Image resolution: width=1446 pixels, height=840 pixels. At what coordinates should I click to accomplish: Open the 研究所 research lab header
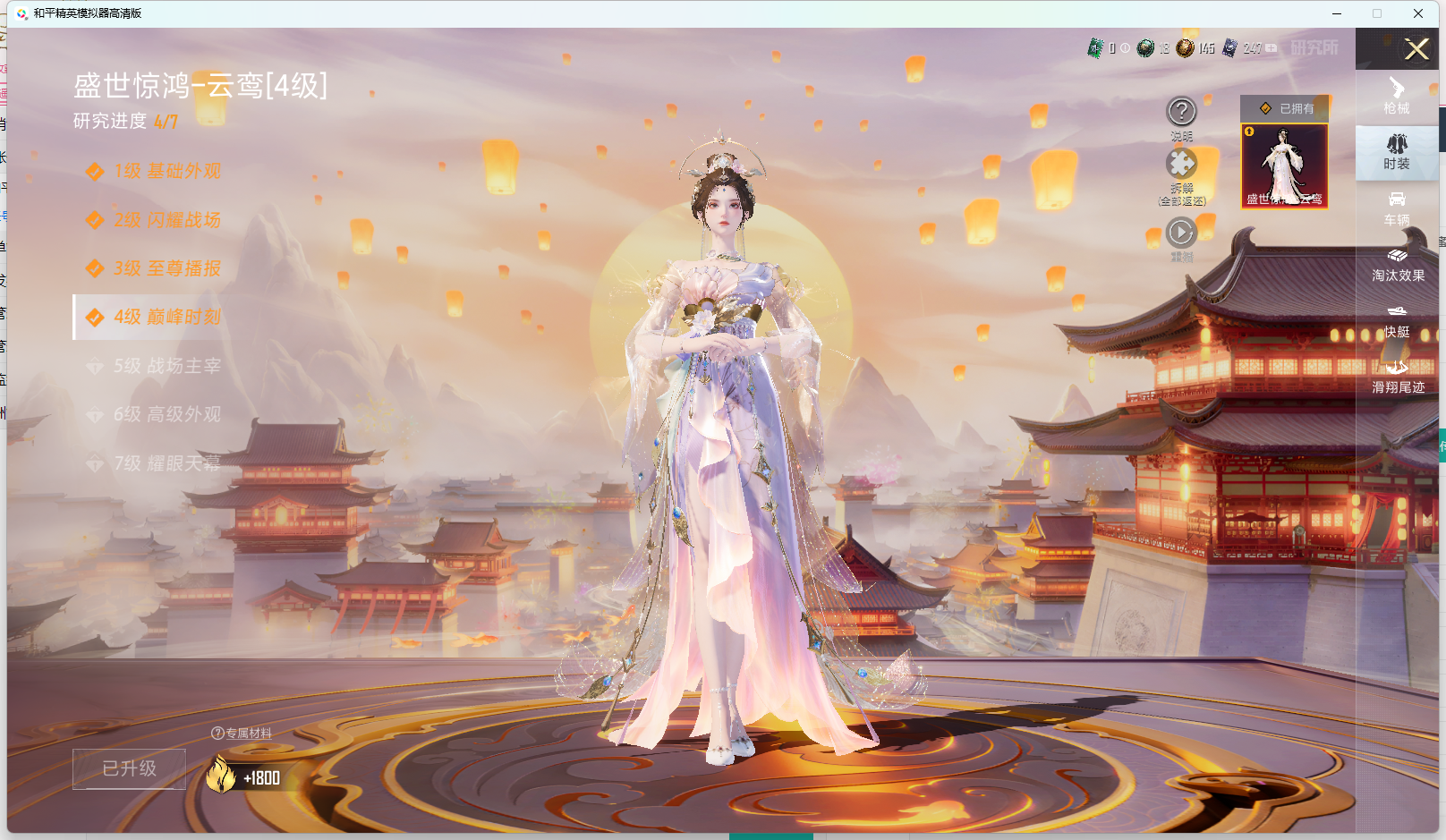(x=1314, y=50)
